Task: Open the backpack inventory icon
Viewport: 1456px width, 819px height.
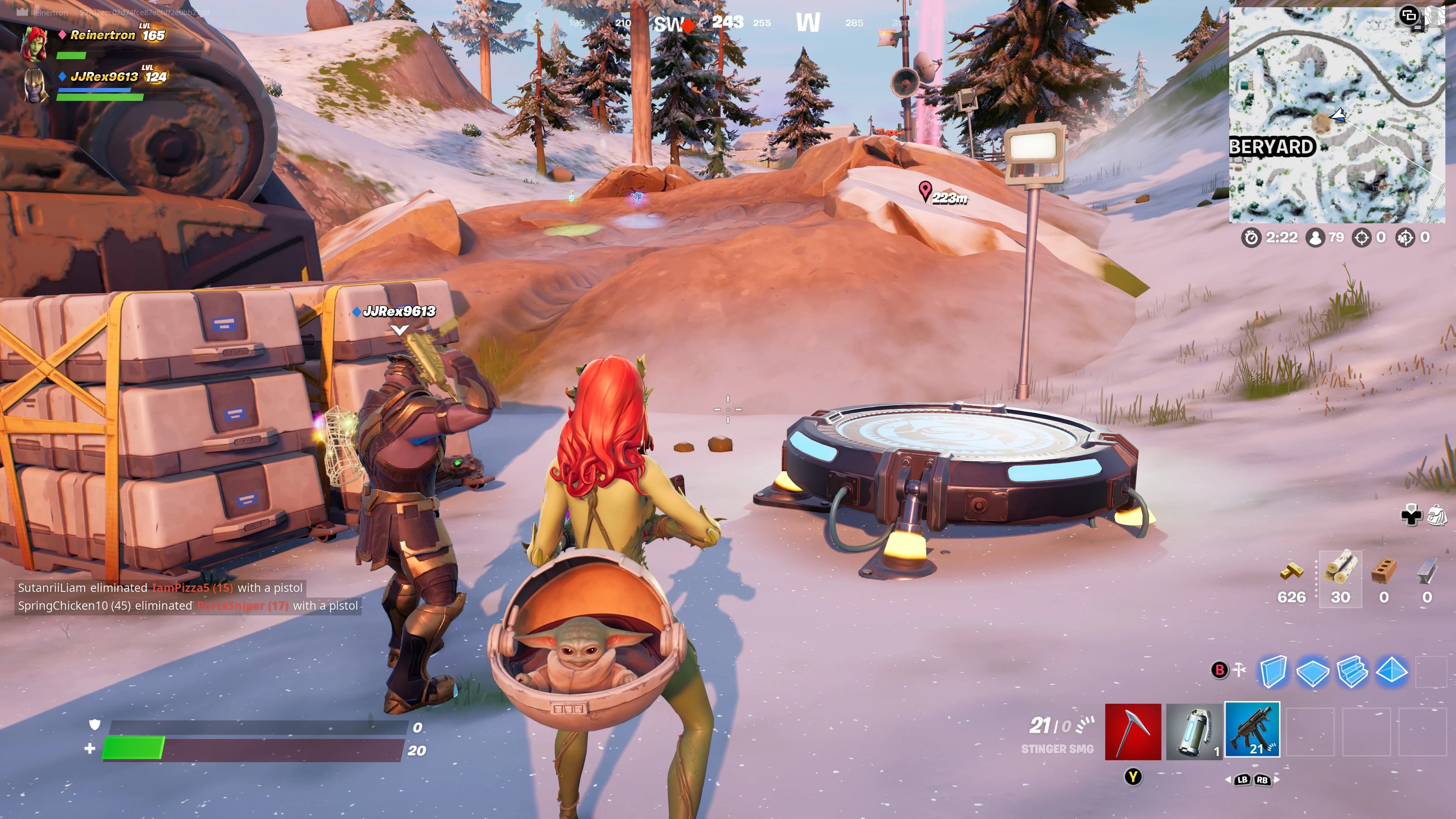Action: pos(1437,516)
